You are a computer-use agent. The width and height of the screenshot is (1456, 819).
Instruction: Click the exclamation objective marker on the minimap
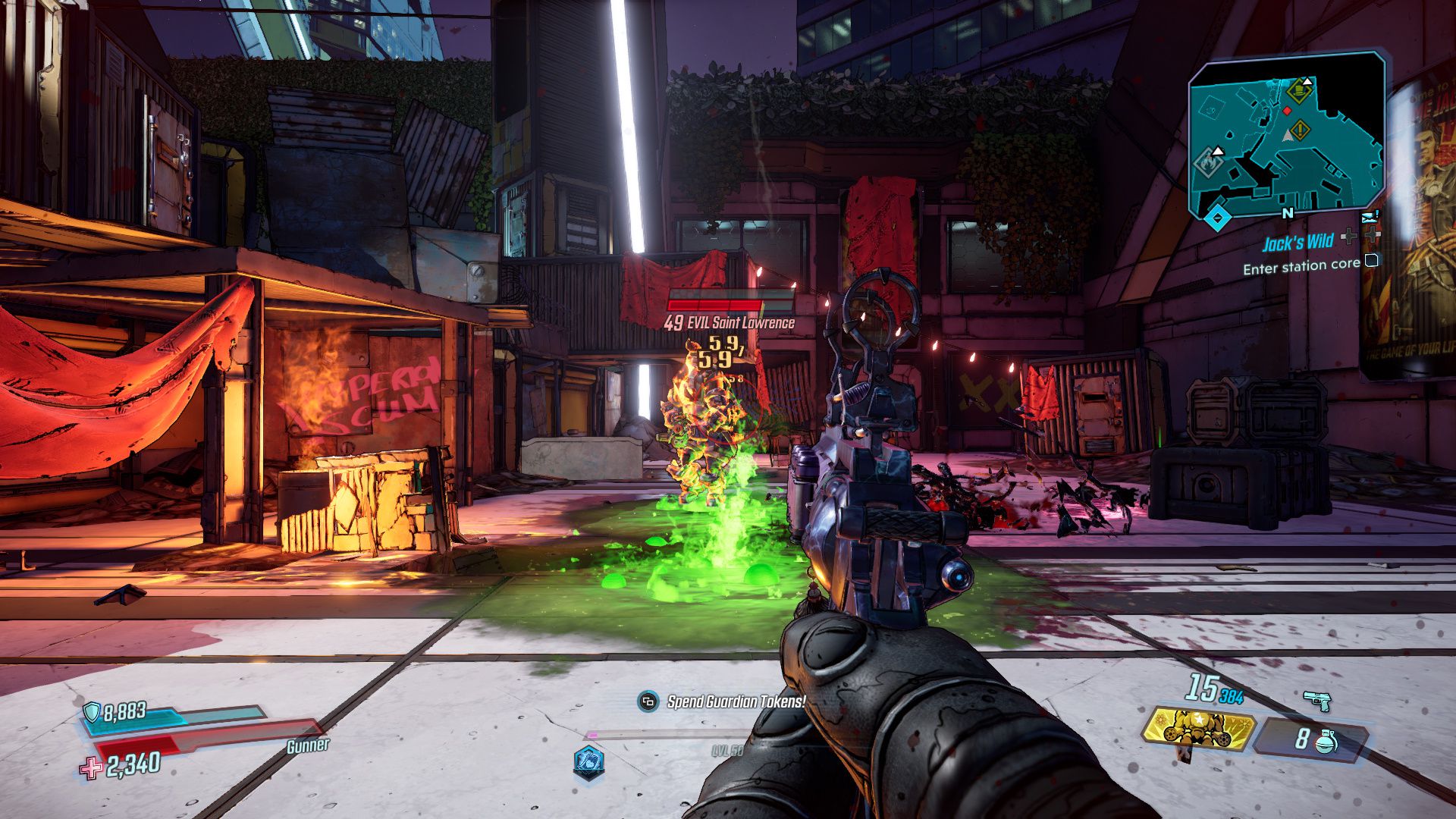click(1301, 129)
